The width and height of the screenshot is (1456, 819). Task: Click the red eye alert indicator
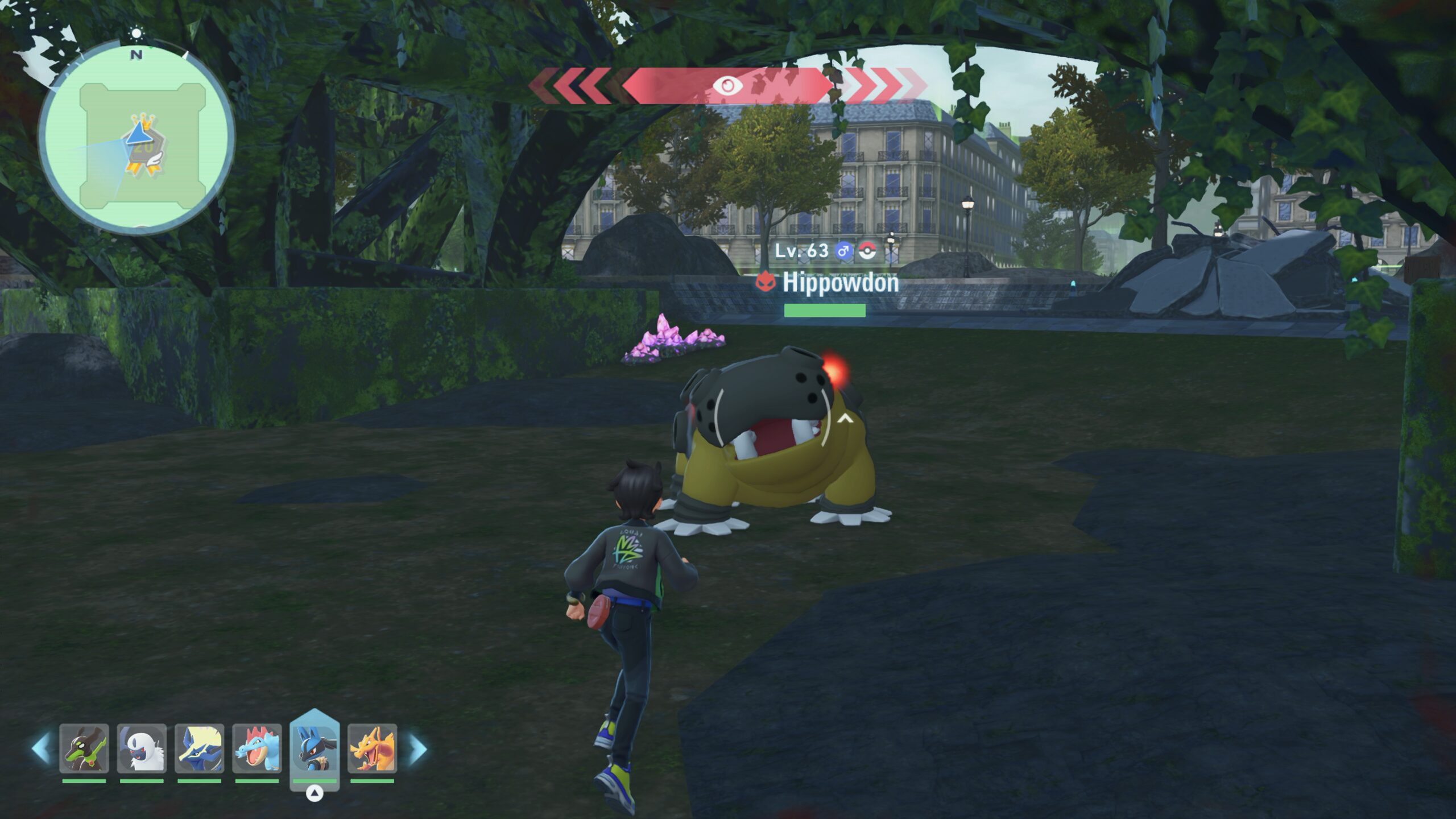point(727,86)
